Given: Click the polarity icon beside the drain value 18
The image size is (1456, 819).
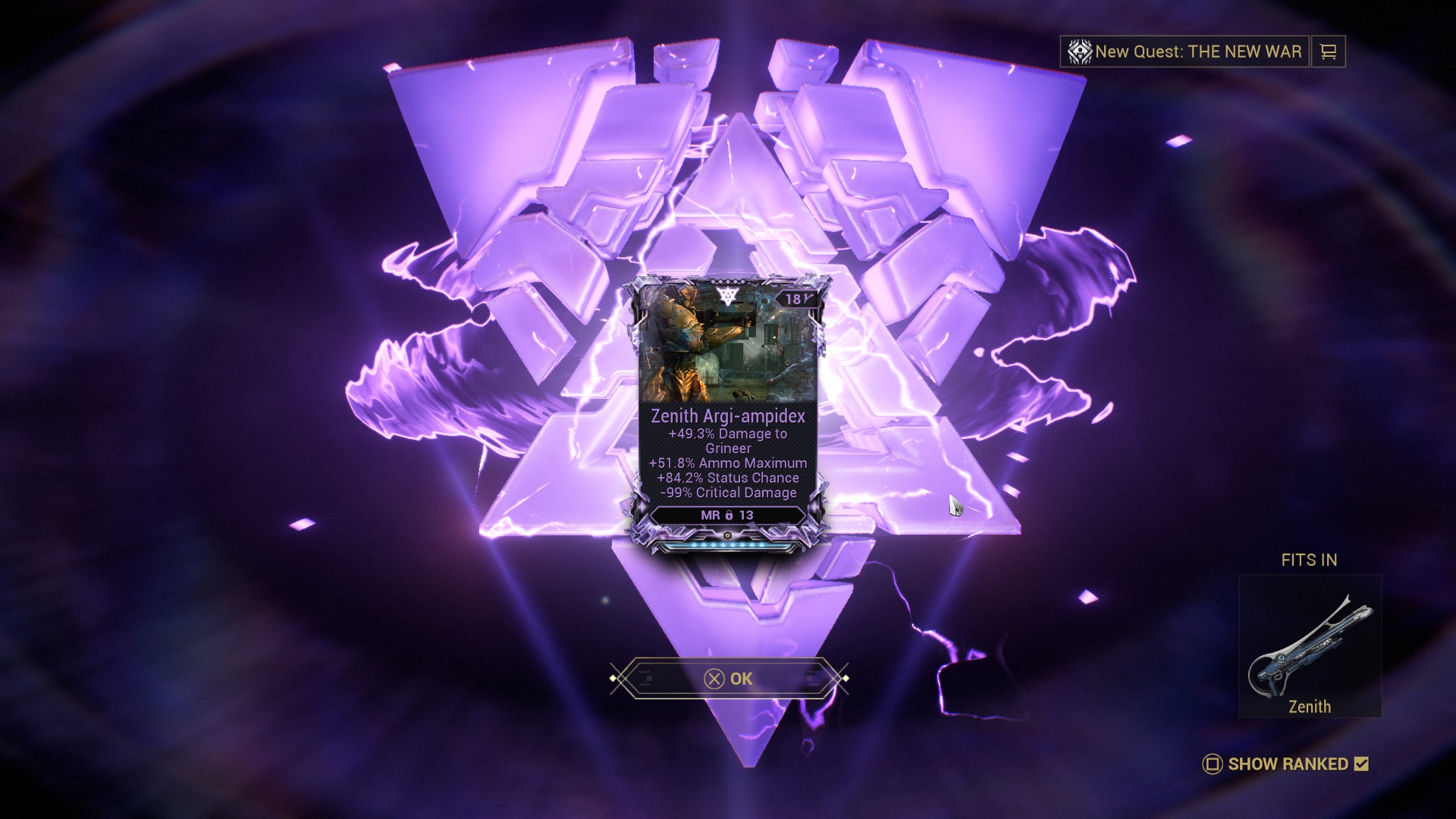Looking at the screenshot, I should 808,299.
